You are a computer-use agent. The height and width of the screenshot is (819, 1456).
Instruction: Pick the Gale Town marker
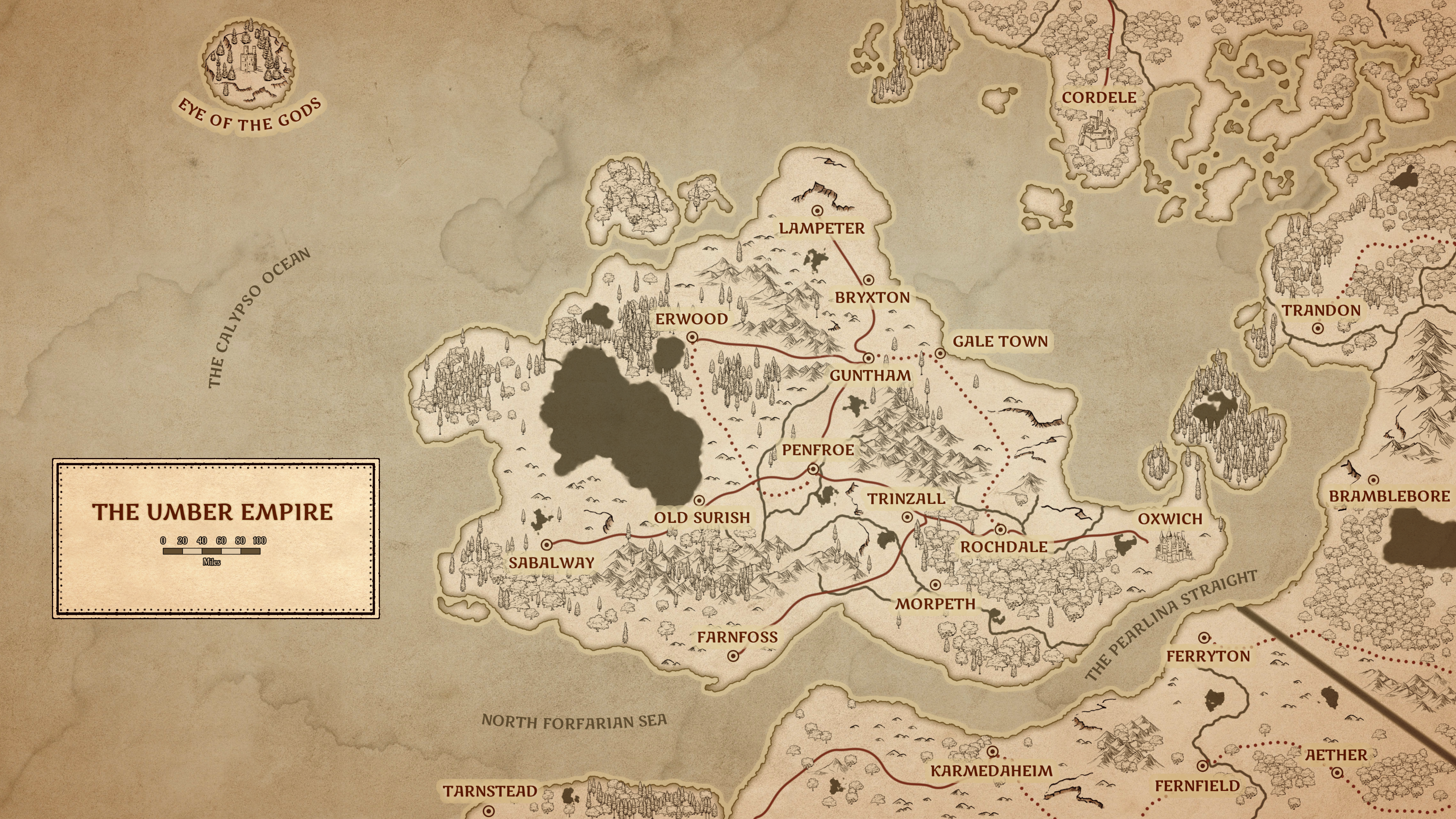pyautogui.click(x=940, y=354)
